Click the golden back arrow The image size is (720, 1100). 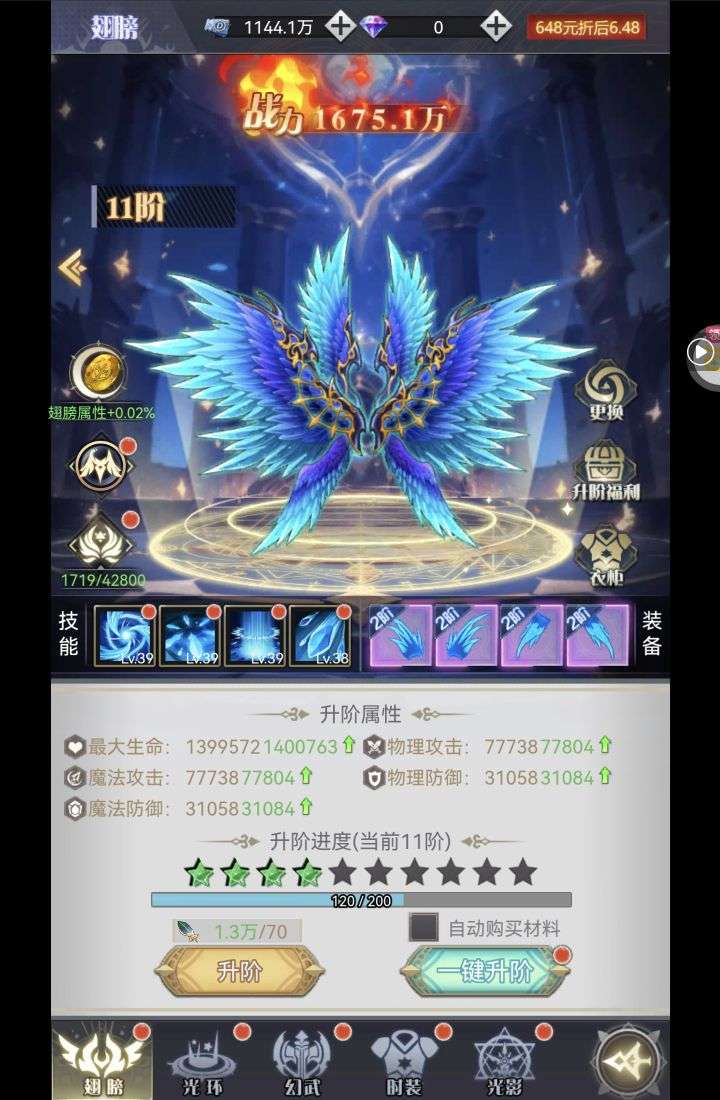(x=72, y=267)
